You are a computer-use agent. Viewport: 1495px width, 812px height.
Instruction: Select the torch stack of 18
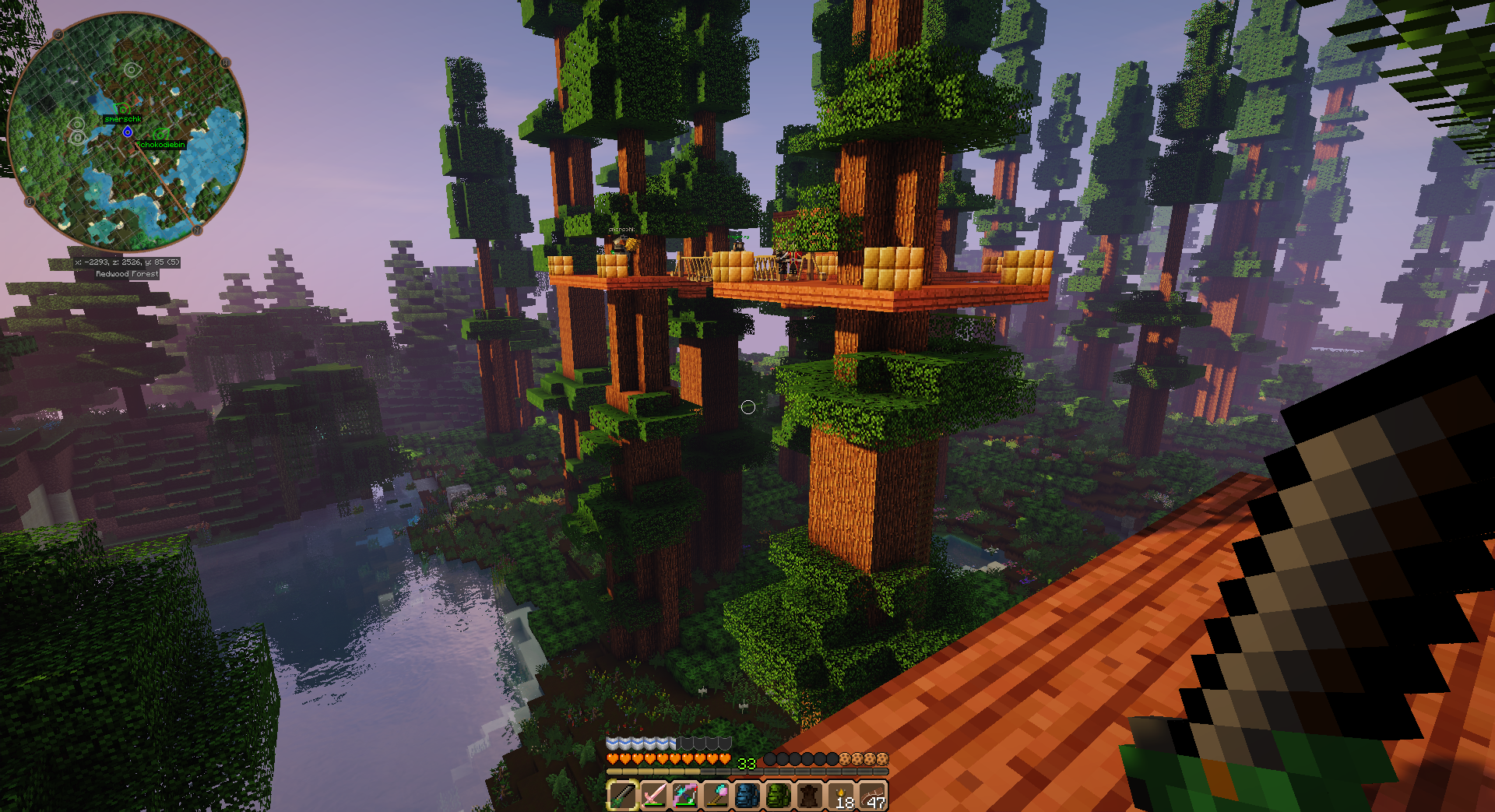841,796
